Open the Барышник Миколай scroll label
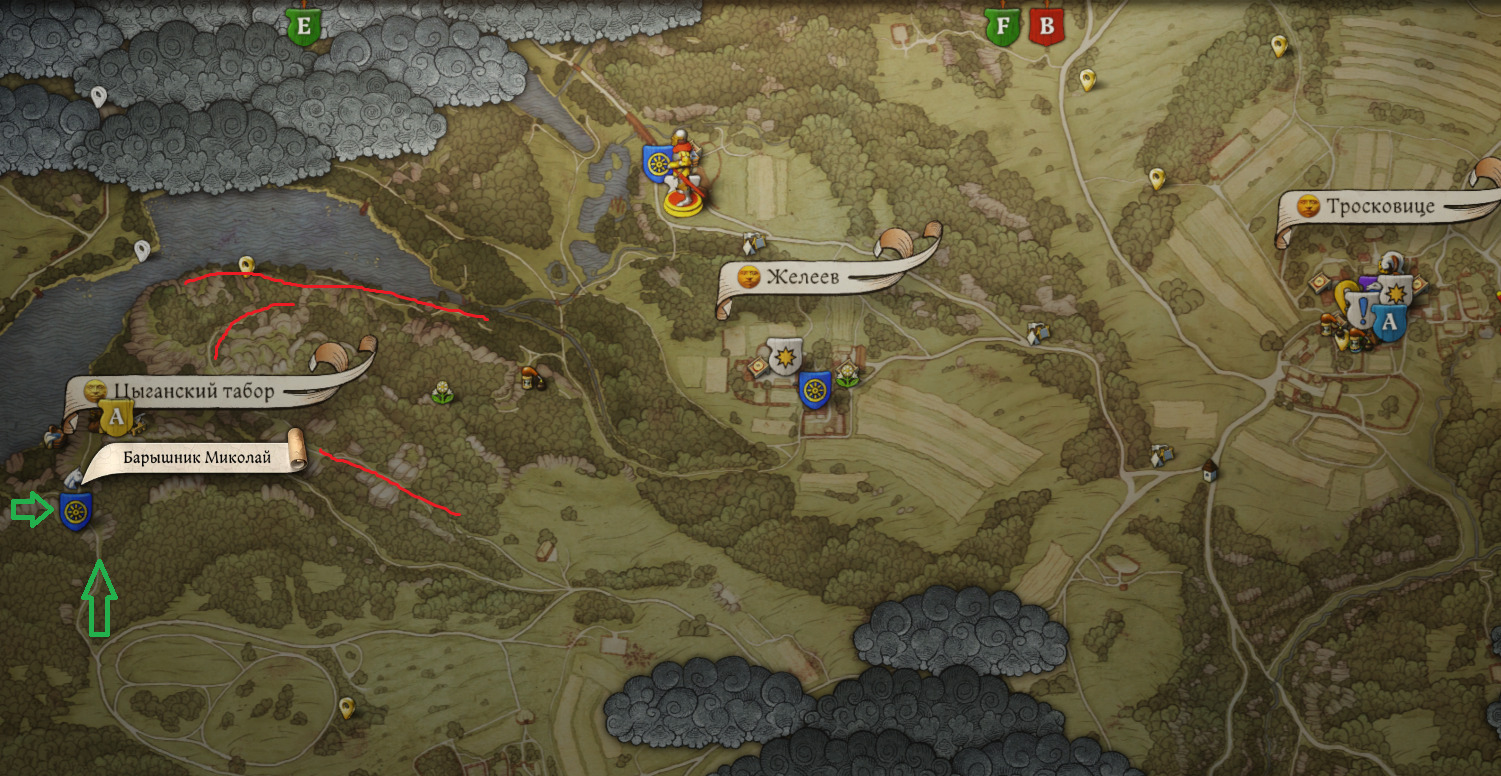1501x776 pixels. (x=197, y=458)
